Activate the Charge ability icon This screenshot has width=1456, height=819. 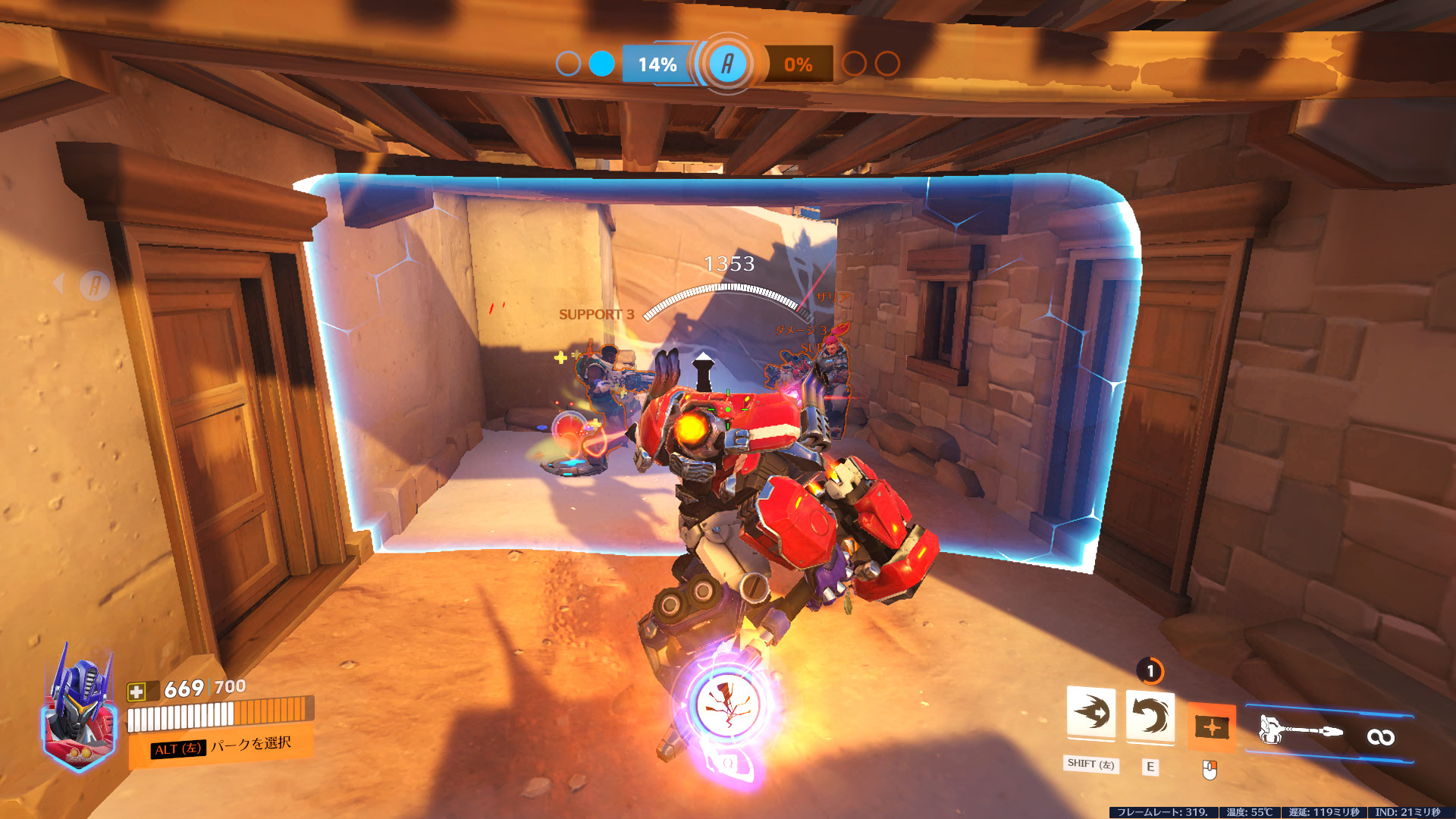pyautogui.click(x=1090, y=713)
